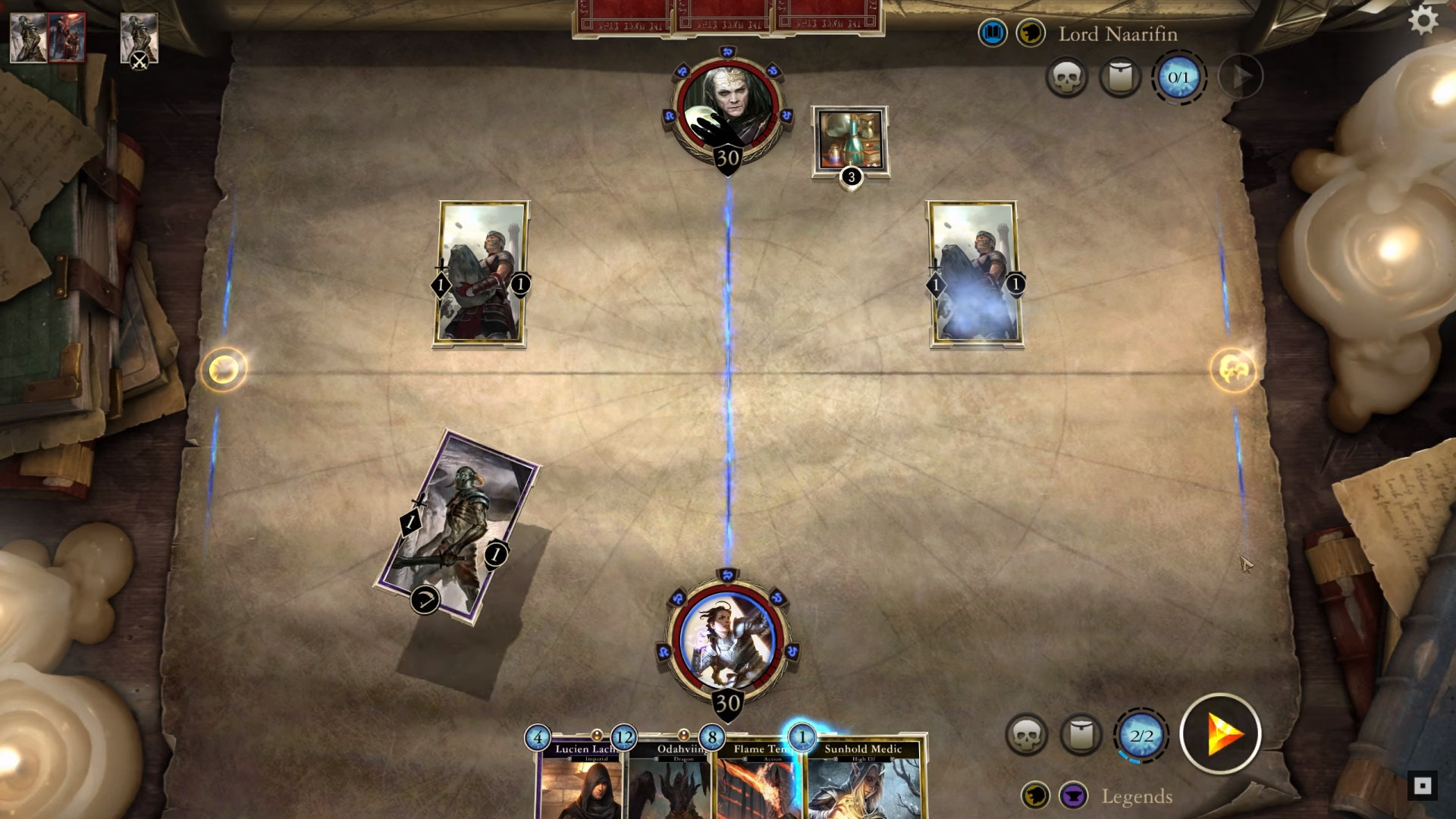The width and height of the screenshot is (1456, 819).
Task: Target enemy creature in the left lane
Action: pos(481,275)
